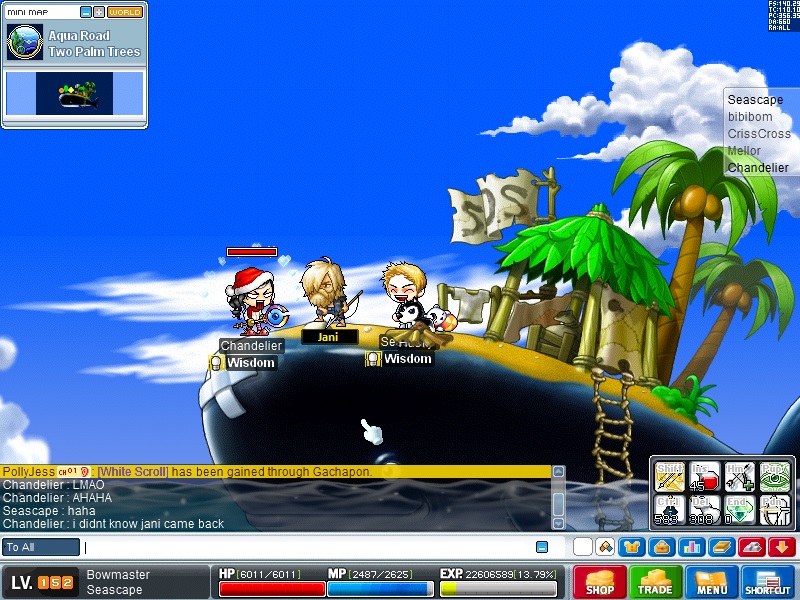Use the white item quickslot on Del

[705, 511]
